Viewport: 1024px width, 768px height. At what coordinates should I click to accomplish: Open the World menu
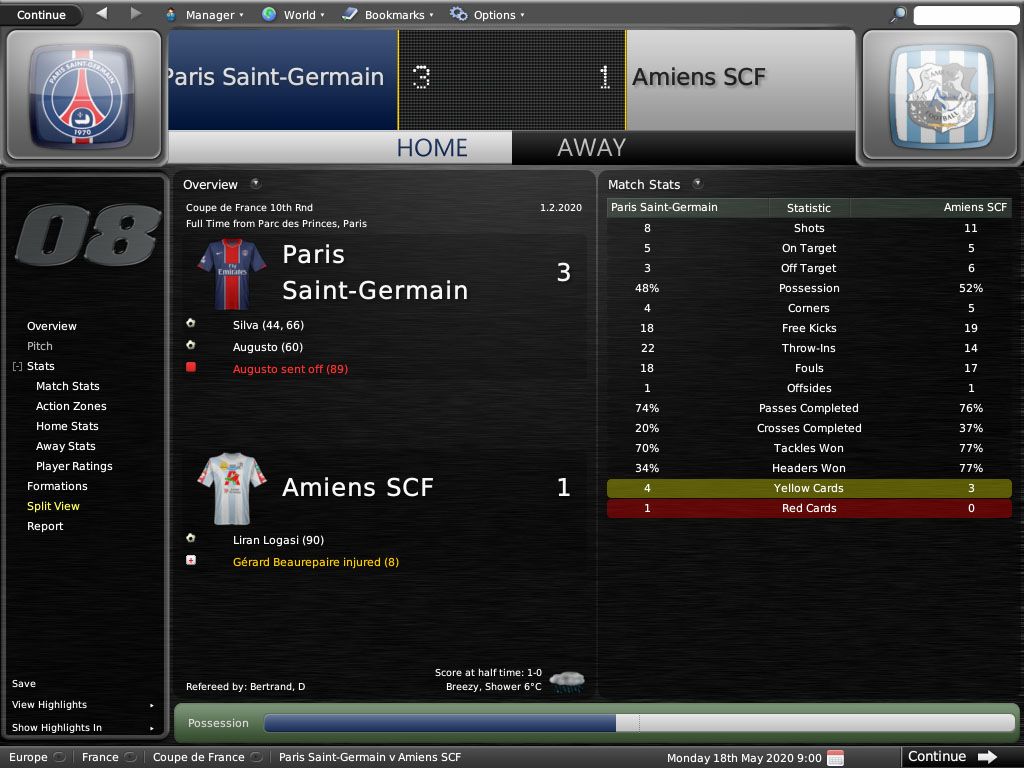coord(292,15)
